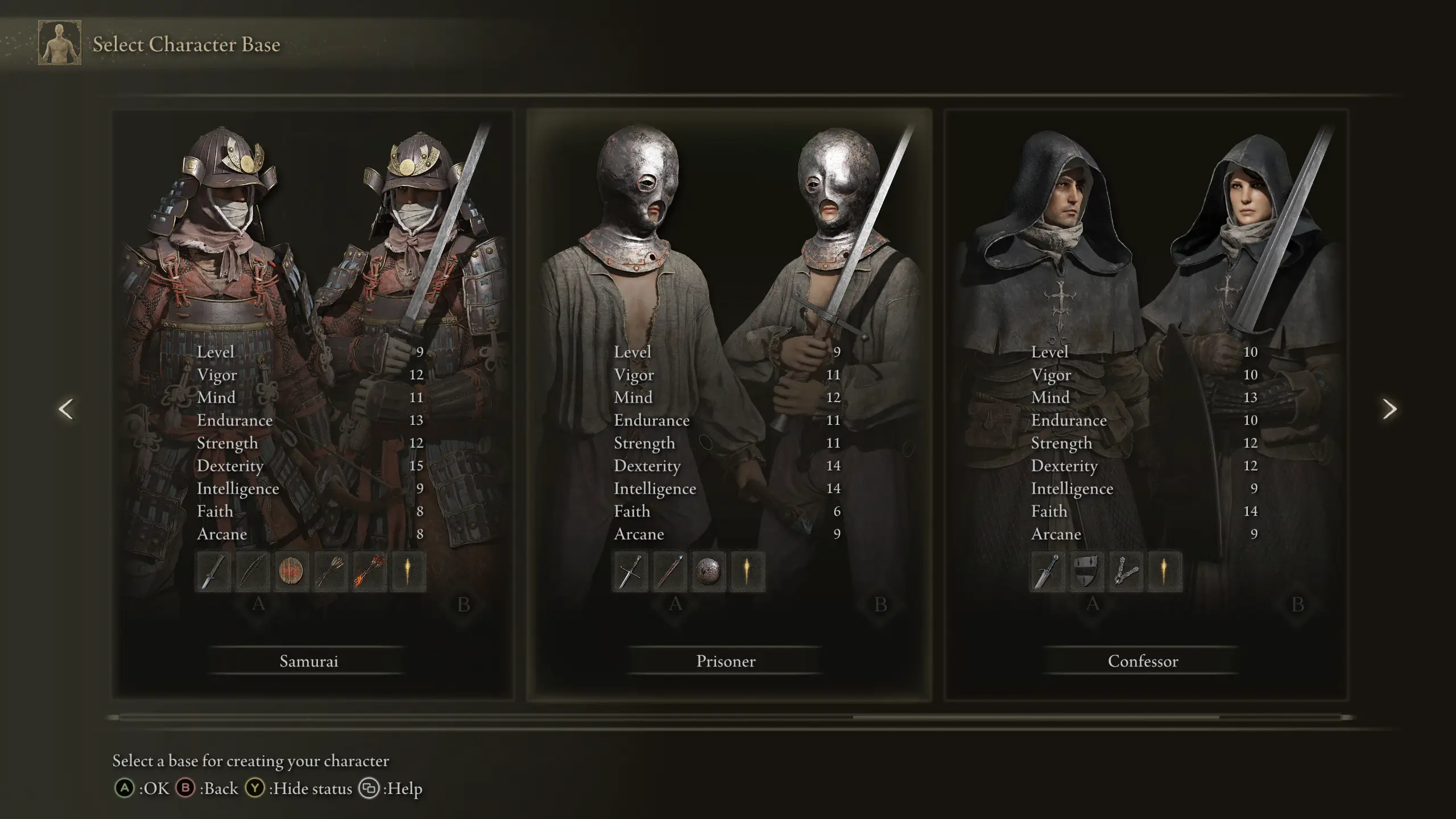Select the Prisoner's estoc sword icon
This screenshot has height=819, width=1456.
click(631, 572)
